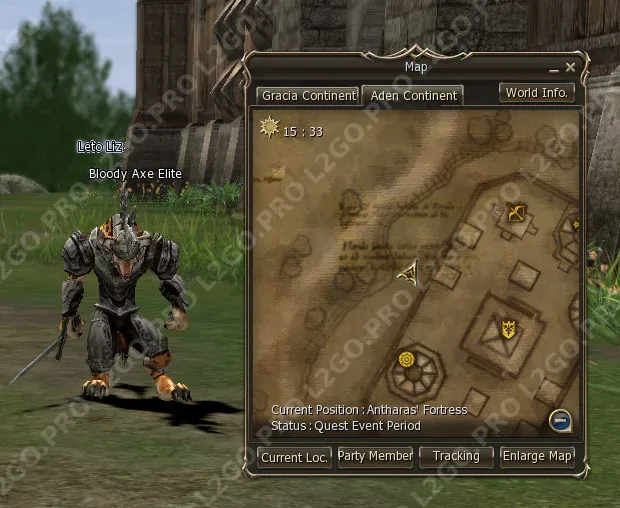The image size is (620, 508).
Task: Switch to the Gracia Continent tab
Action: [x=308, y=96]
